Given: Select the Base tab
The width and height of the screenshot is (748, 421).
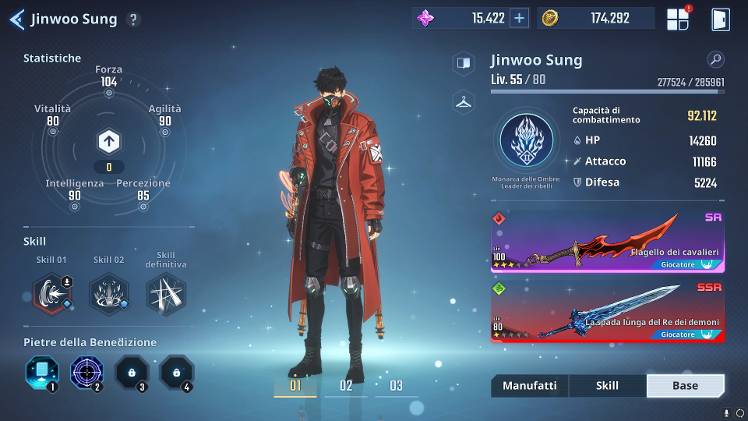Looking at the screenshot, I should [x=685, y=385].
